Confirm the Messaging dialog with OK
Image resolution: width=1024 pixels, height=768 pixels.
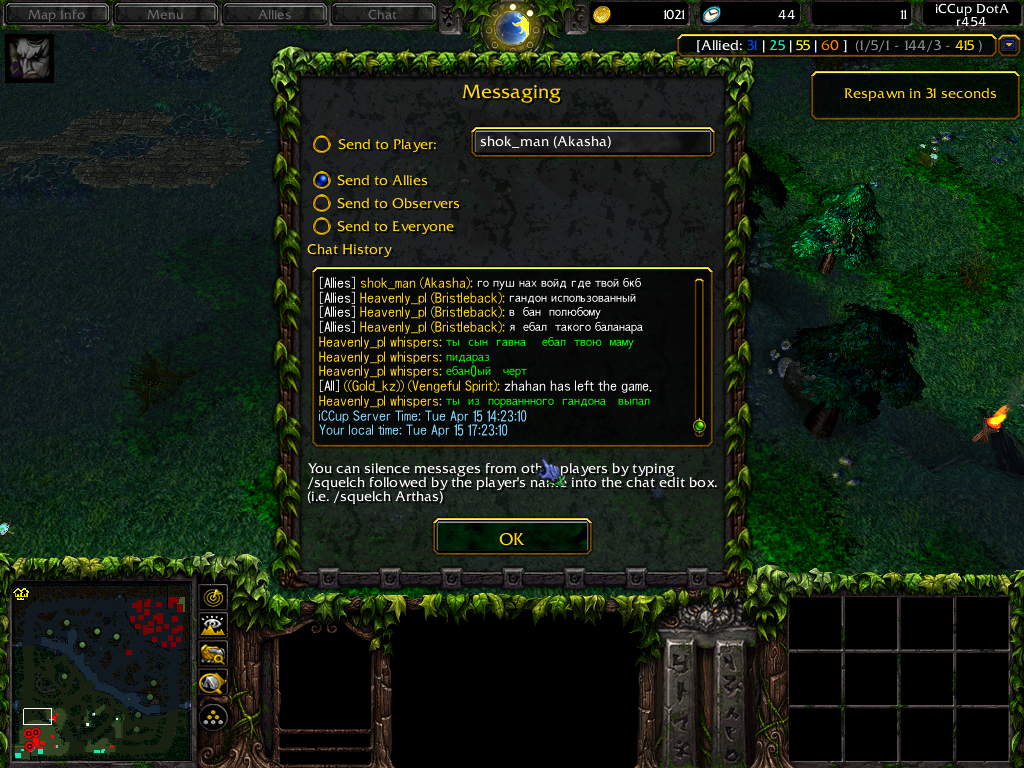coord(512,538)
